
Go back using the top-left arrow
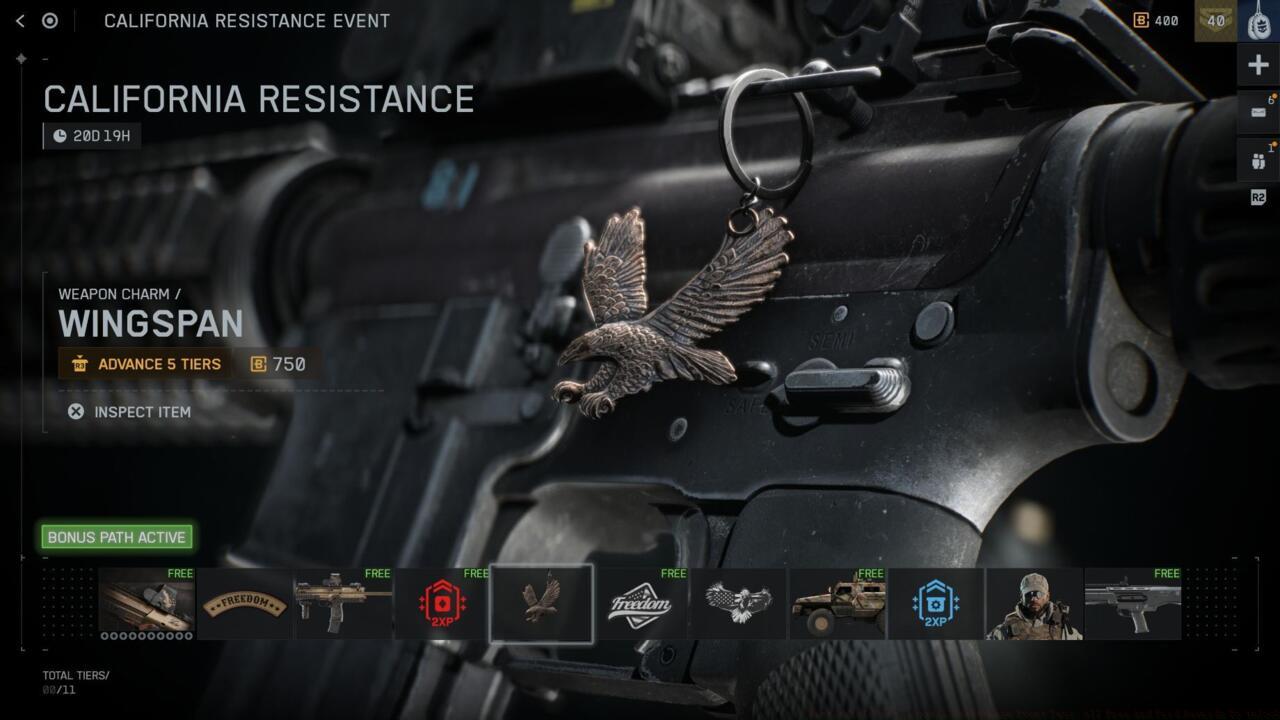[20, 21]
